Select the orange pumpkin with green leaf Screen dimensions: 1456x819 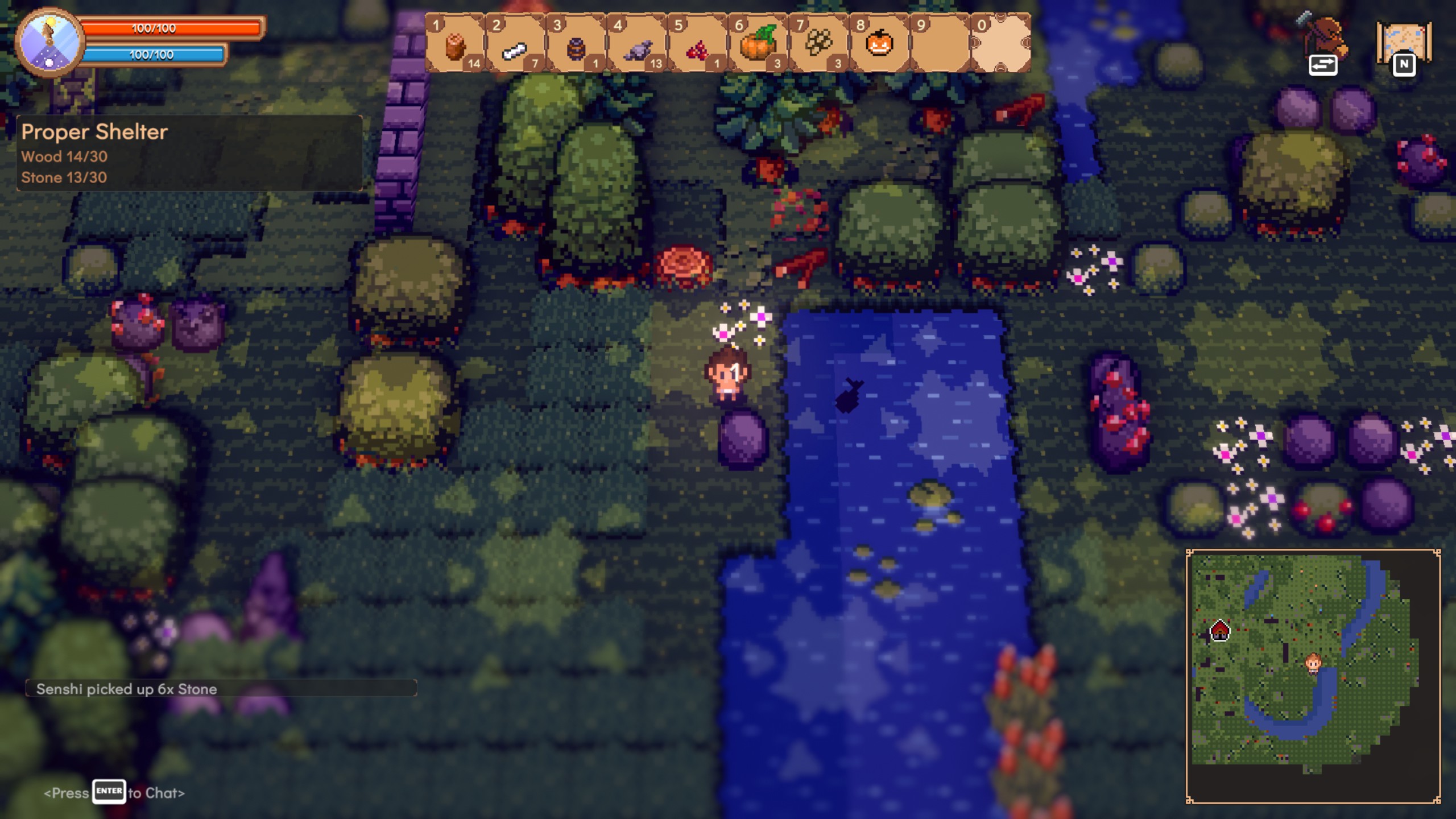[758, 43]
